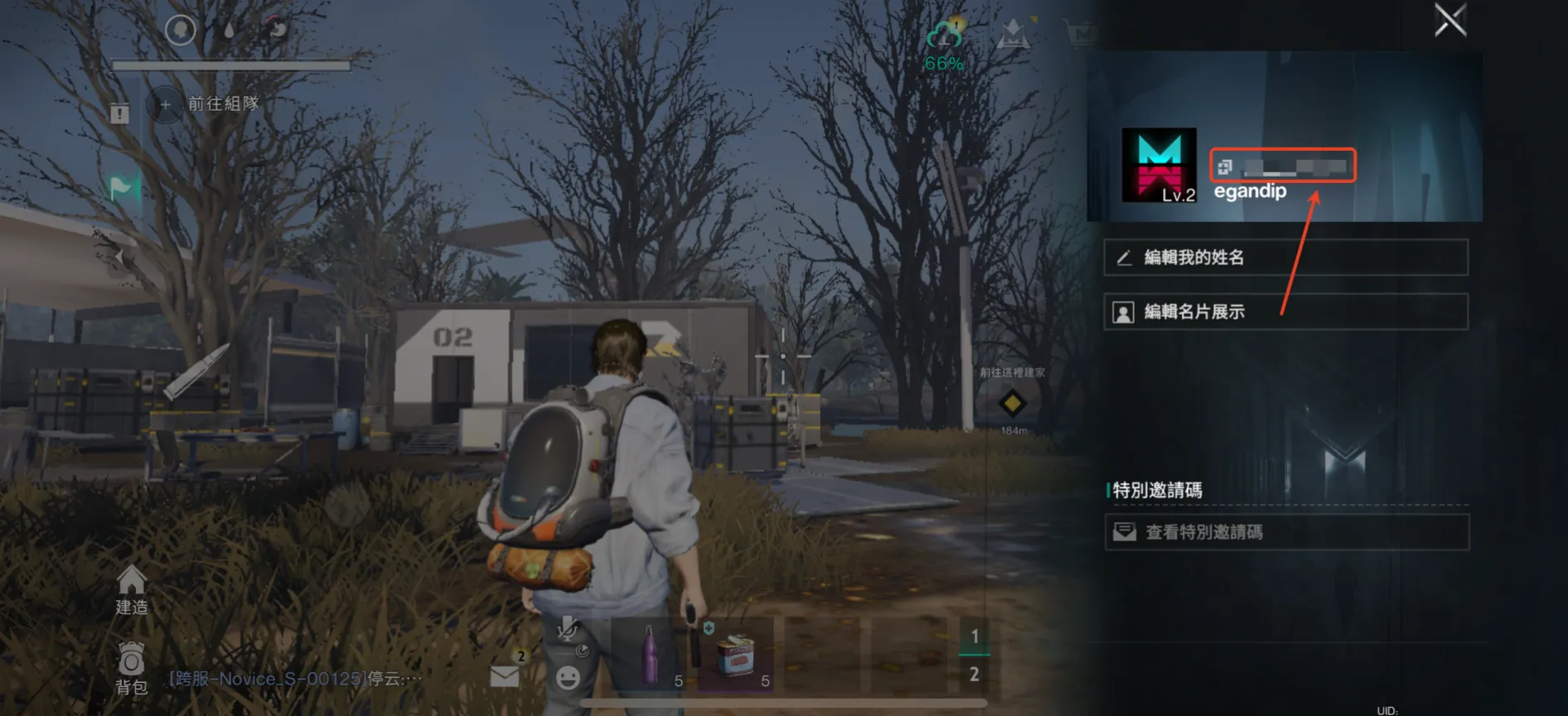The width and height of the screenshot is (1568, 716).
Task: Tap the character portrait status icon
Action: [x=180, y=31]
